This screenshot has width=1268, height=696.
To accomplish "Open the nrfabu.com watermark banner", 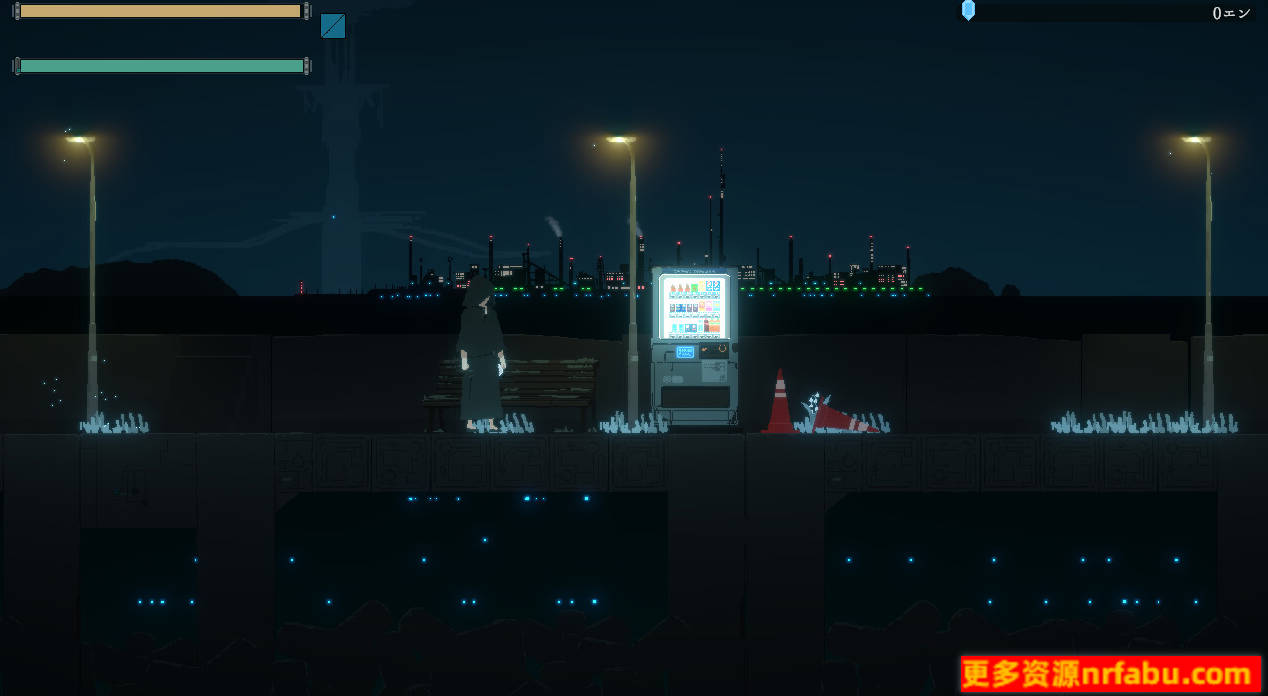I will (1110, 674).
